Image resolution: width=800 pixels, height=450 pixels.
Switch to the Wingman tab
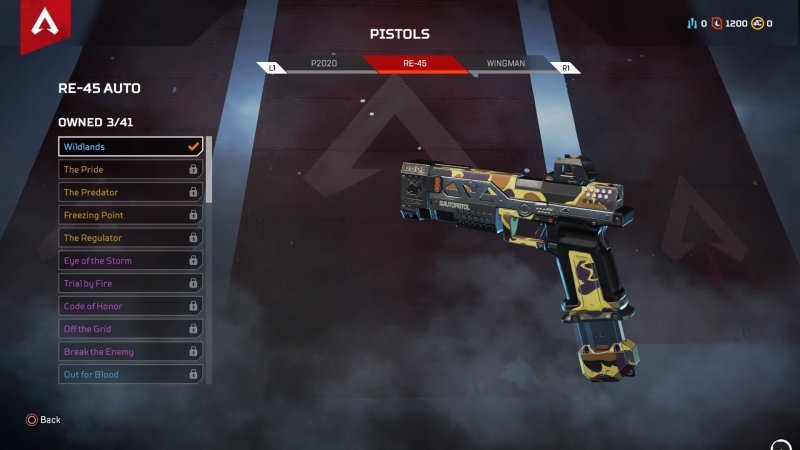[505, 63]
